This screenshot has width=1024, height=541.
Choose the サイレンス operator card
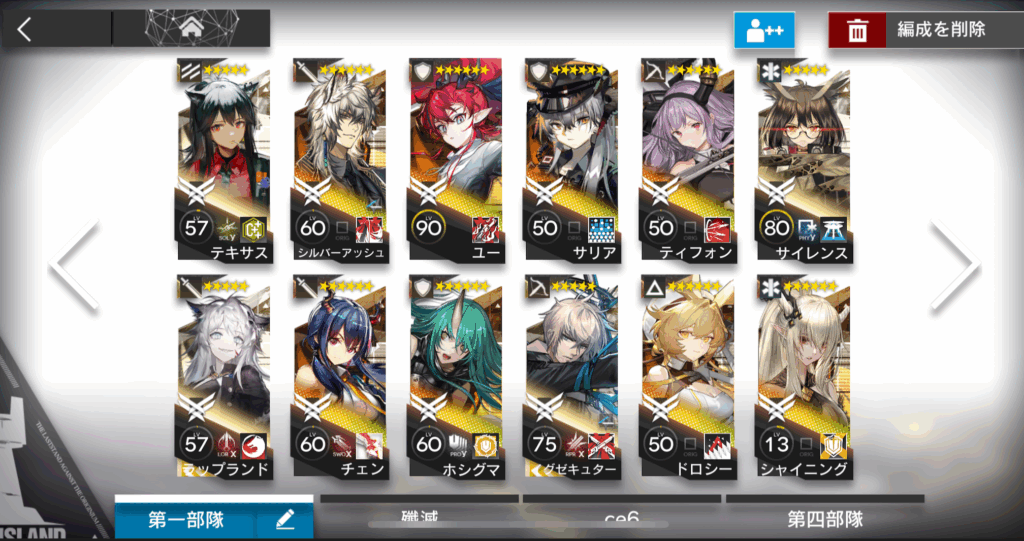(x=804, y=160)
